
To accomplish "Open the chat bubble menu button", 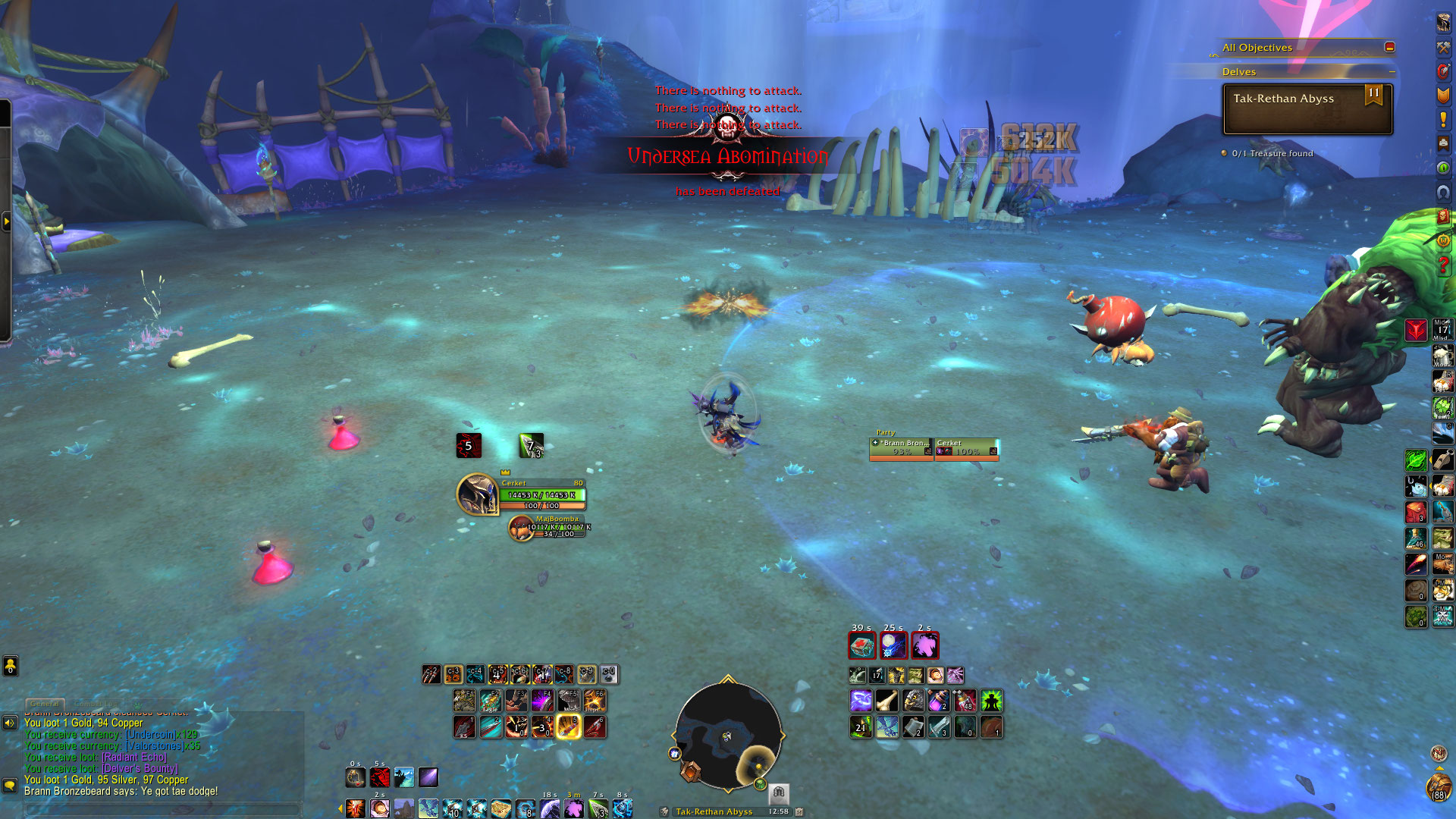I will (x=10, y=785).
